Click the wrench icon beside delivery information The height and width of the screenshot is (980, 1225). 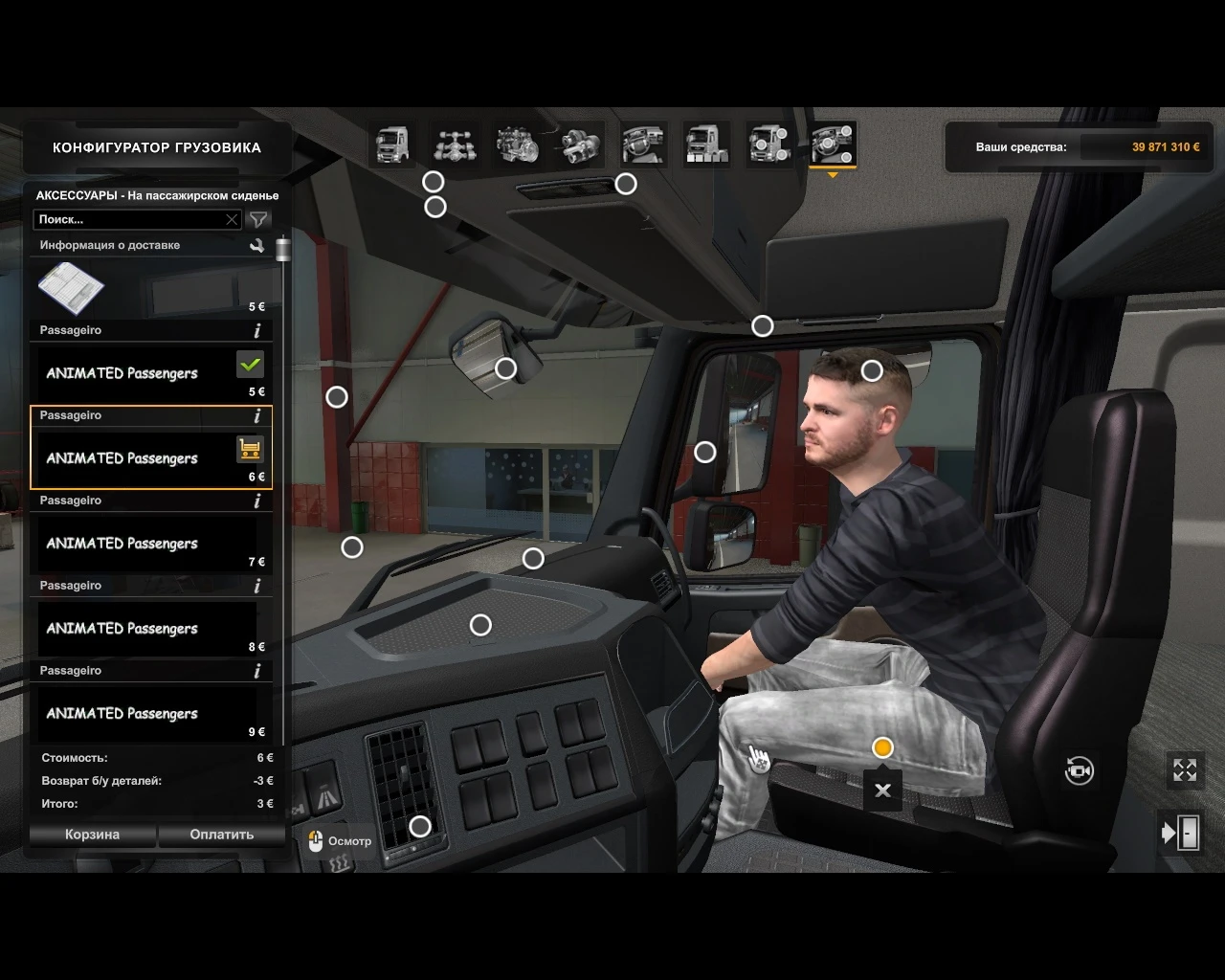point(256,245)
